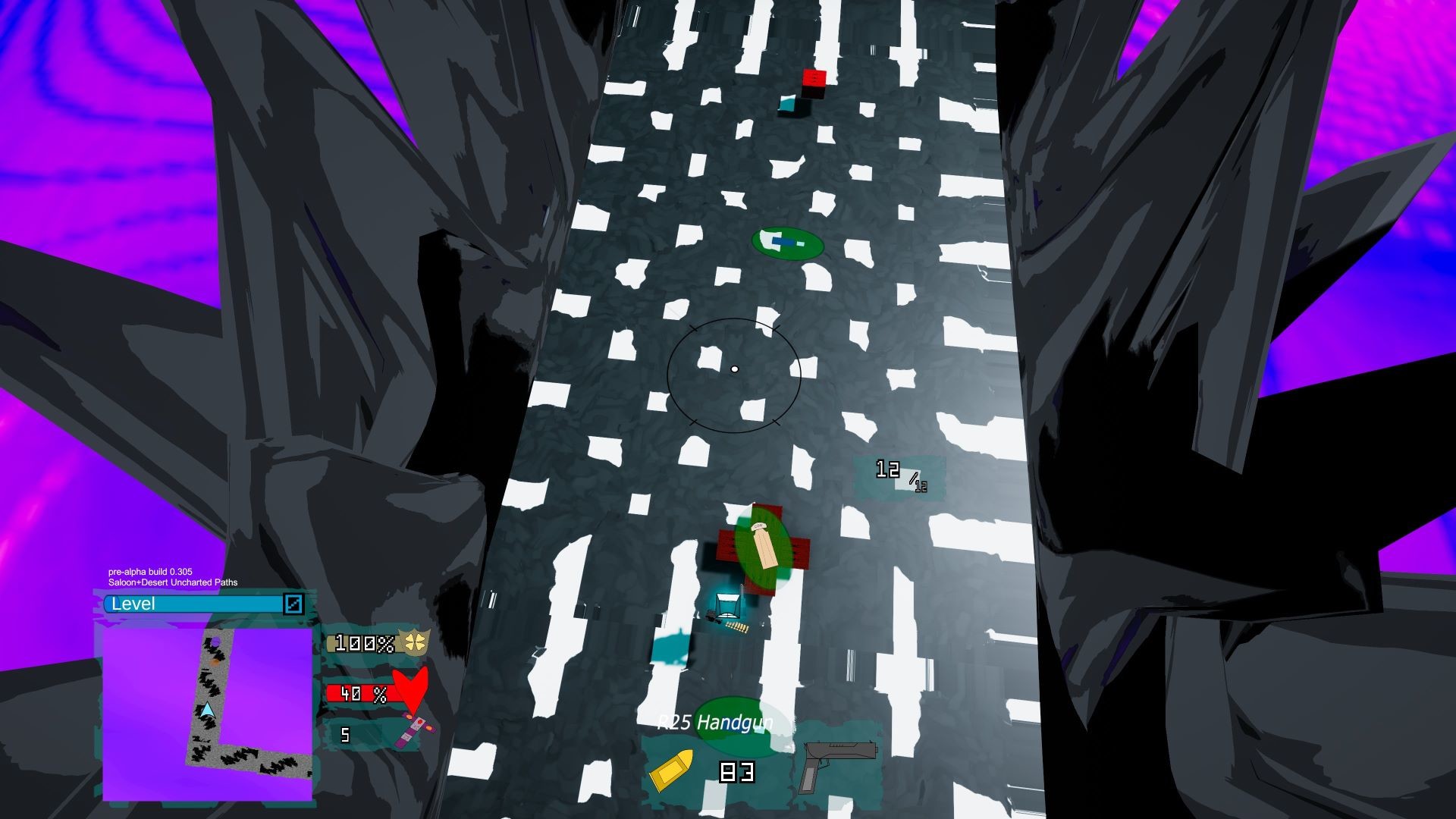Click the purple level minimap
The width and height of the screenshot is (1456, 819).
click(x=207, y=713)
